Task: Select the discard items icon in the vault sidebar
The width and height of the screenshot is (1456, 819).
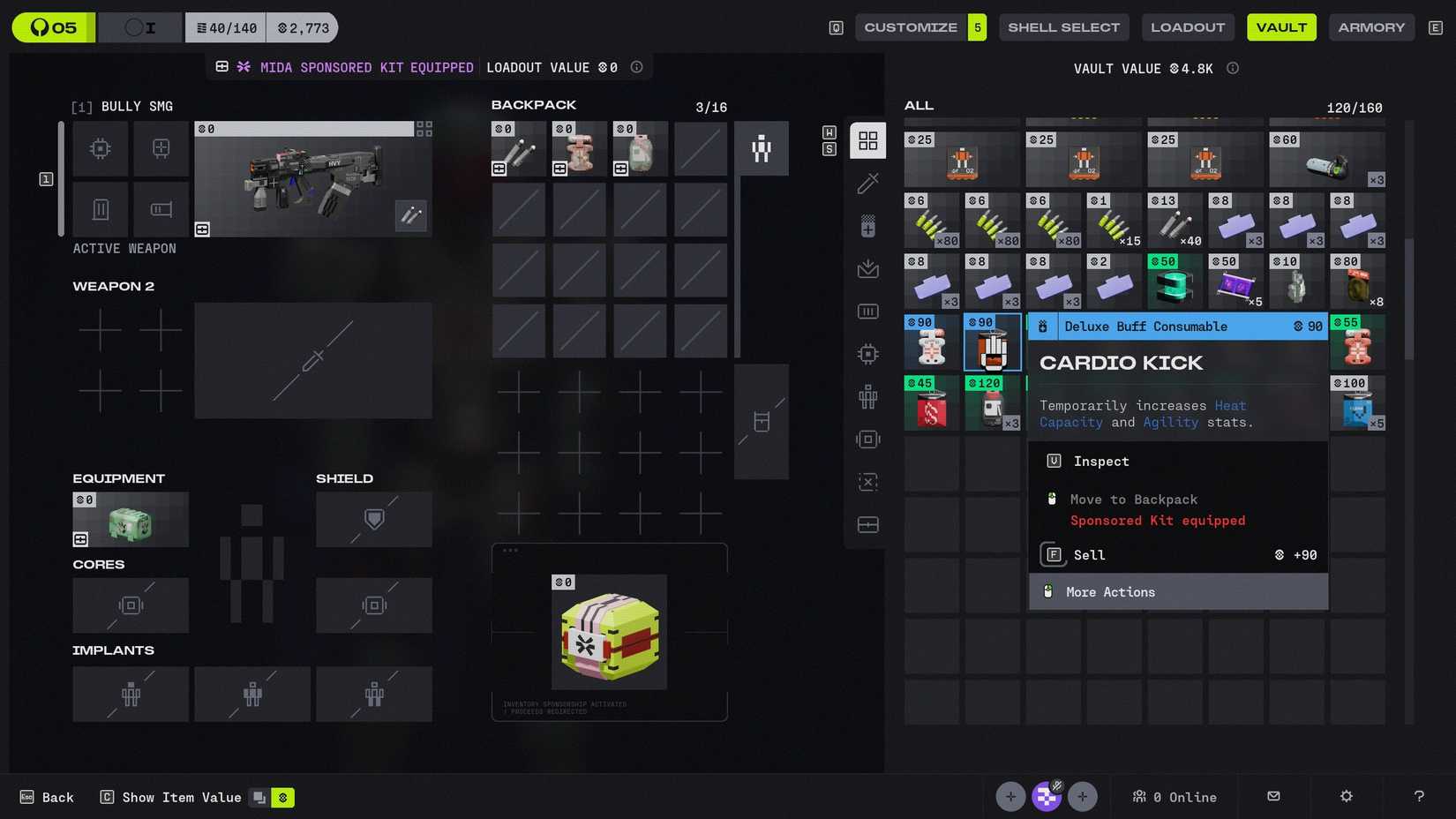Action: [x=867, y=482]
